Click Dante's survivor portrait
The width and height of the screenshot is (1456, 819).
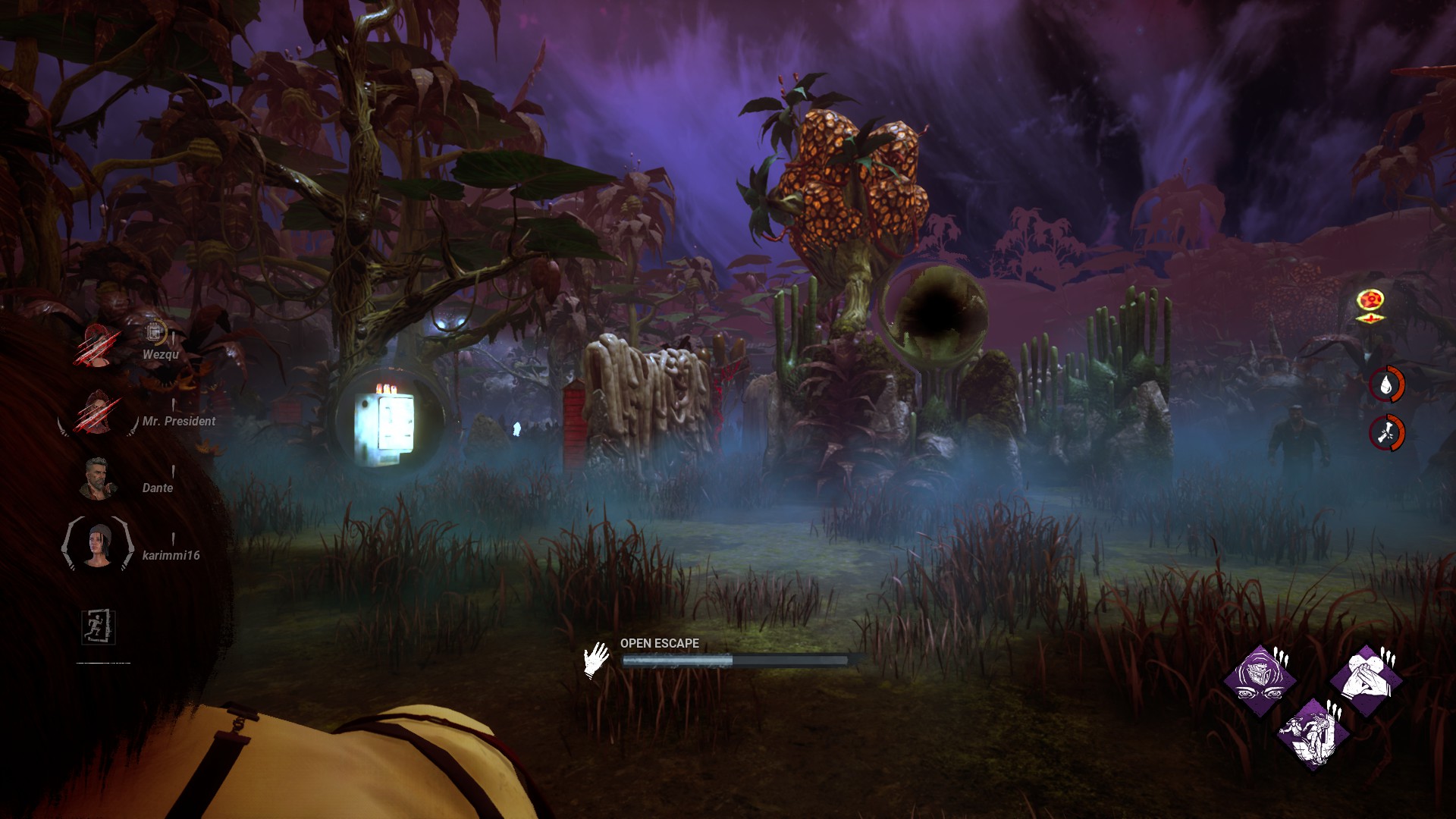(x=97, y=479)
